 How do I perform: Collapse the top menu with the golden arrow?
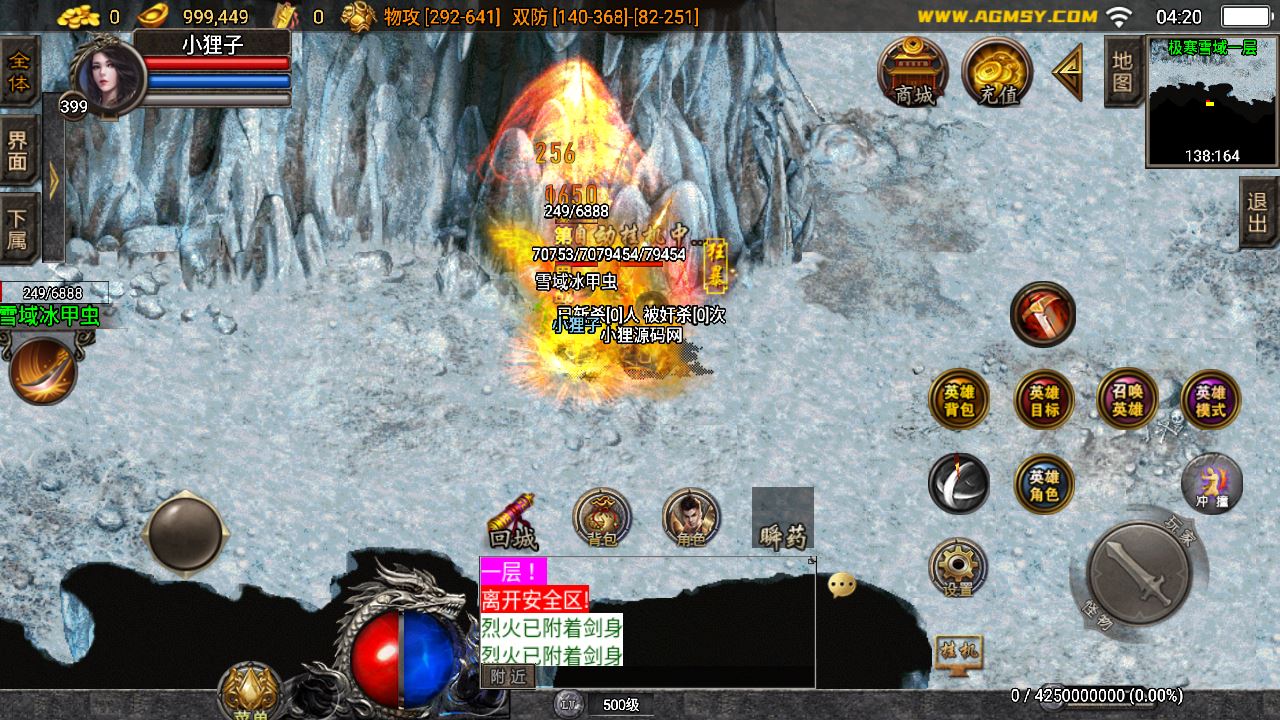(1068, 72)
